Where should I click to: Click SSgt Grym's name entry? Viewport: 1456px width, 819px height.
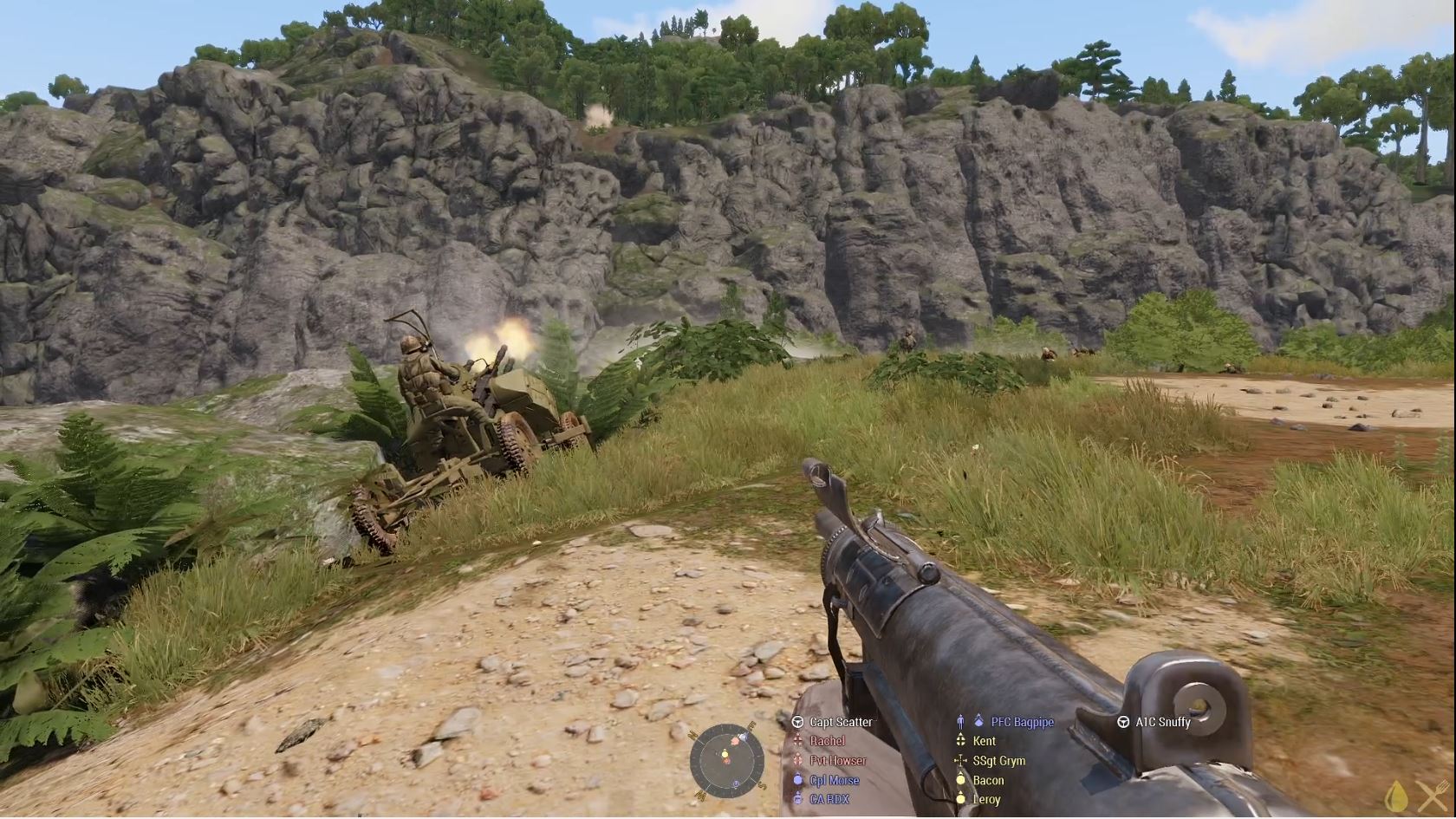point(998,761)
